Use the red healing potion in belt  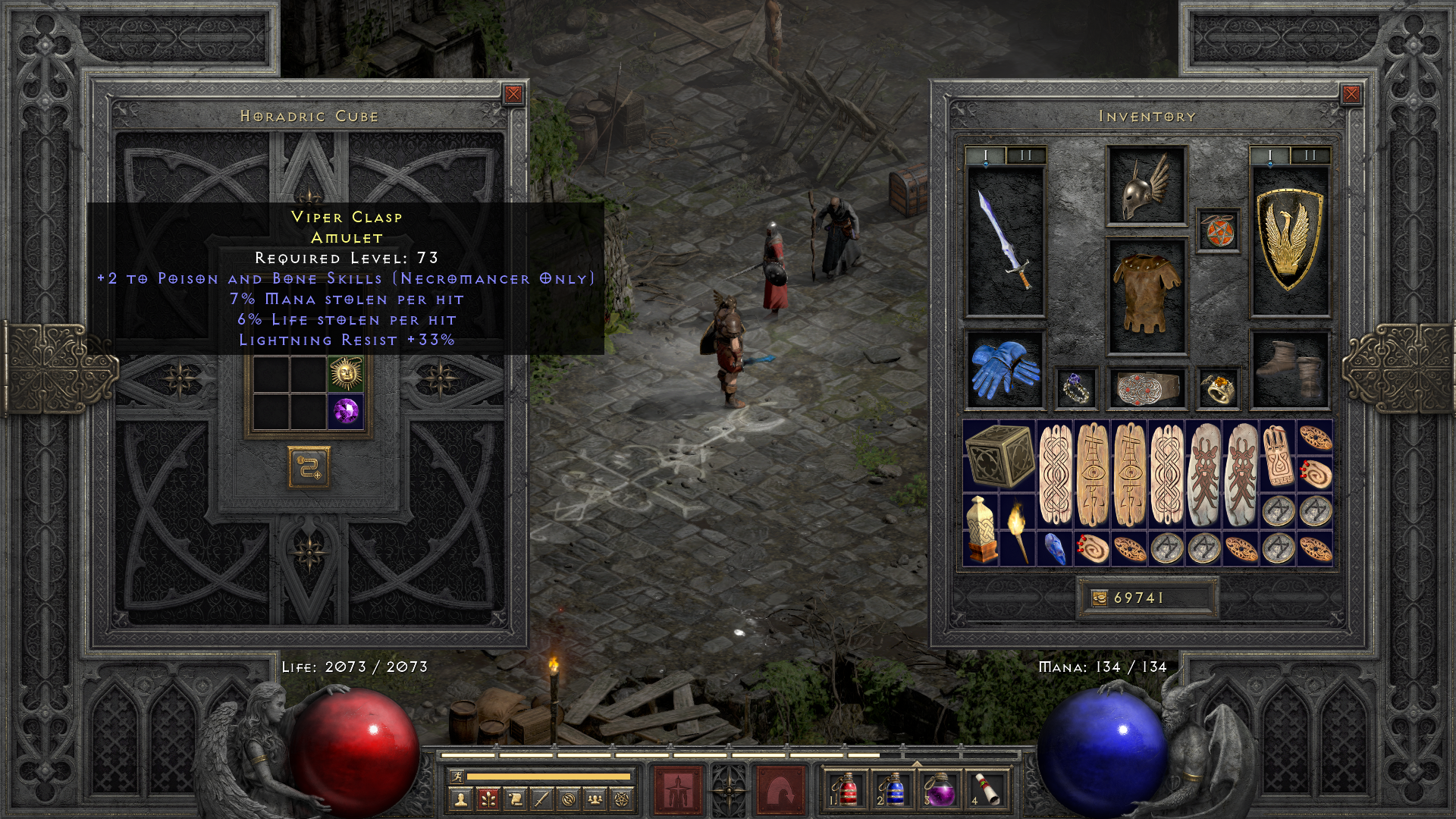(847, 789)
